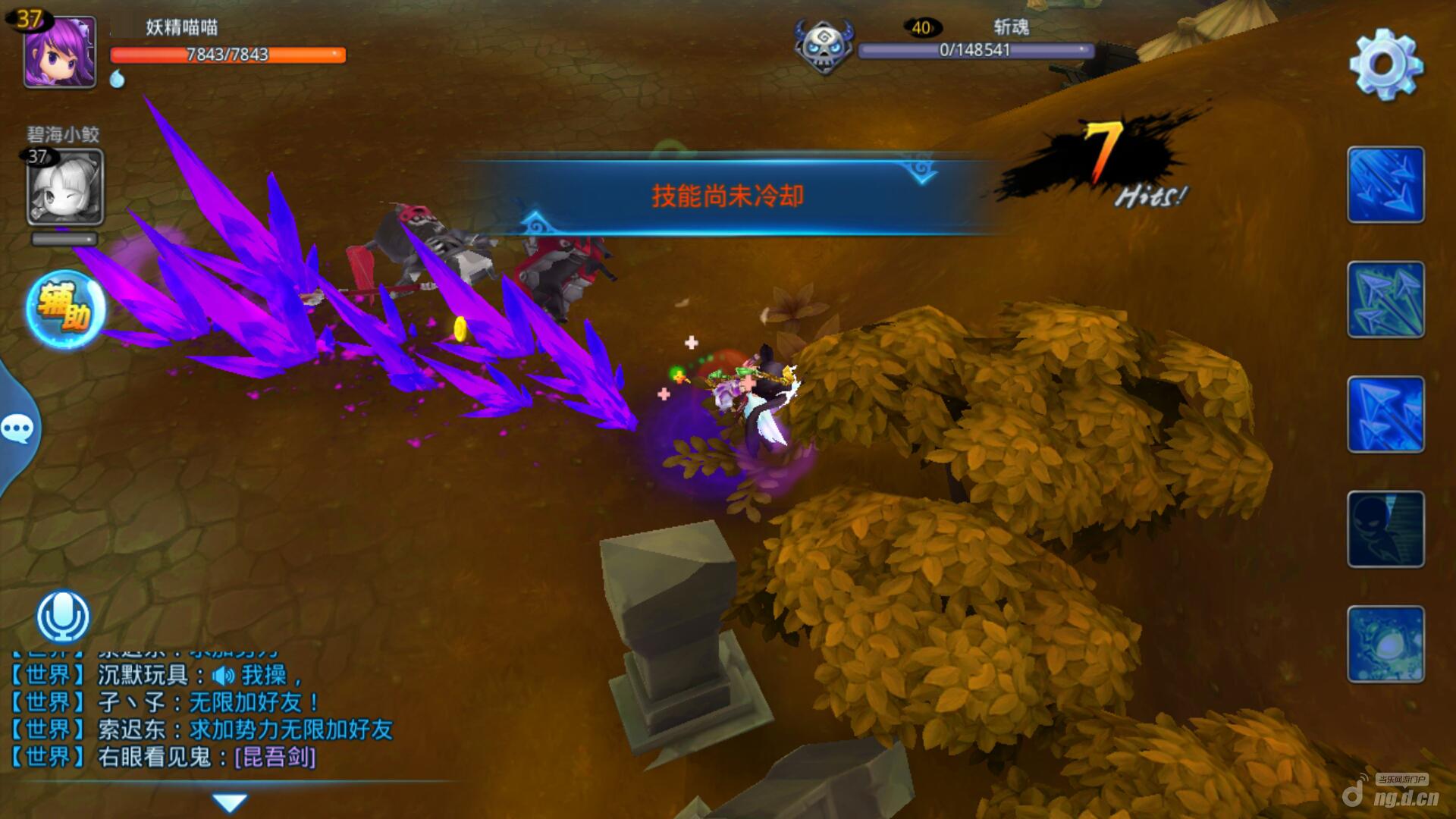Collapse chat with the down arrow
The width and height of the screenshot is (1456, 819).
(229, 802)
